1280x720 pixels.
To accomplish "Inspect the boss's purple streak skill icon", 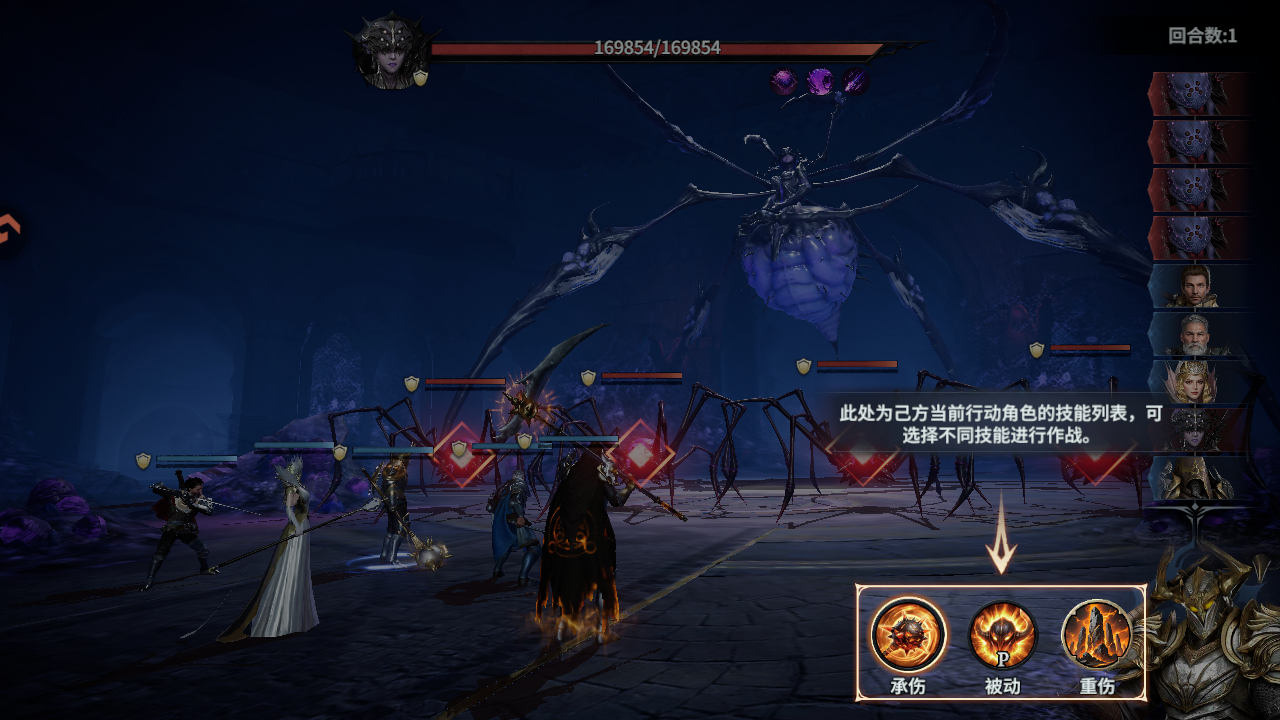I will tap(854, 81).
